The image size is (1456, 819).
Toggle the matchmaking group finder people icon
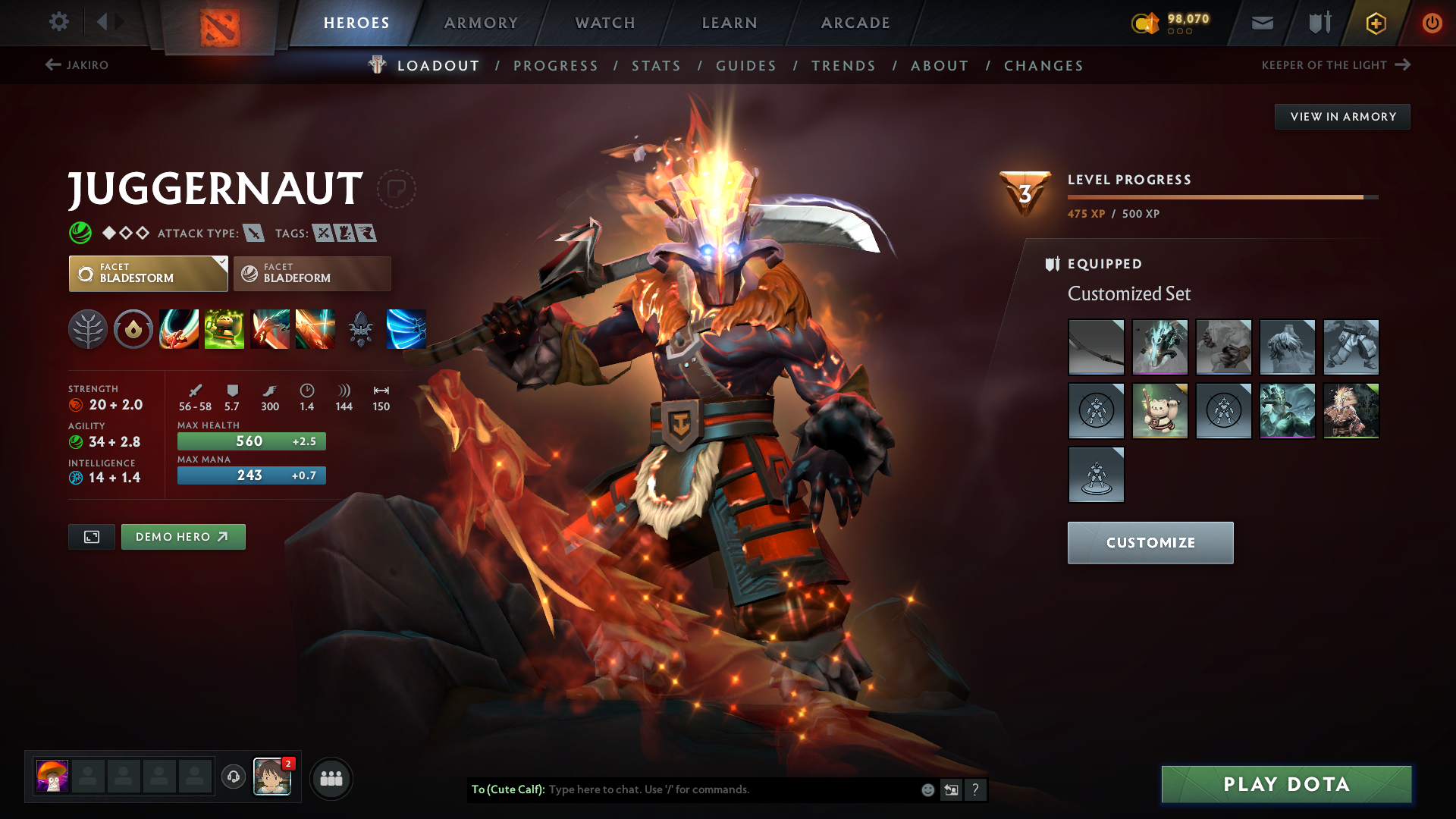tap(331, 777)
